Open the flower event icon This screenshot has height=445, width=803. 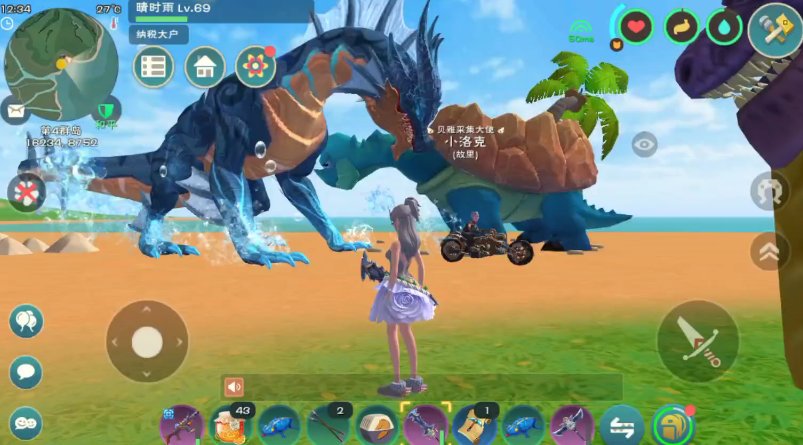coord(255,67)
